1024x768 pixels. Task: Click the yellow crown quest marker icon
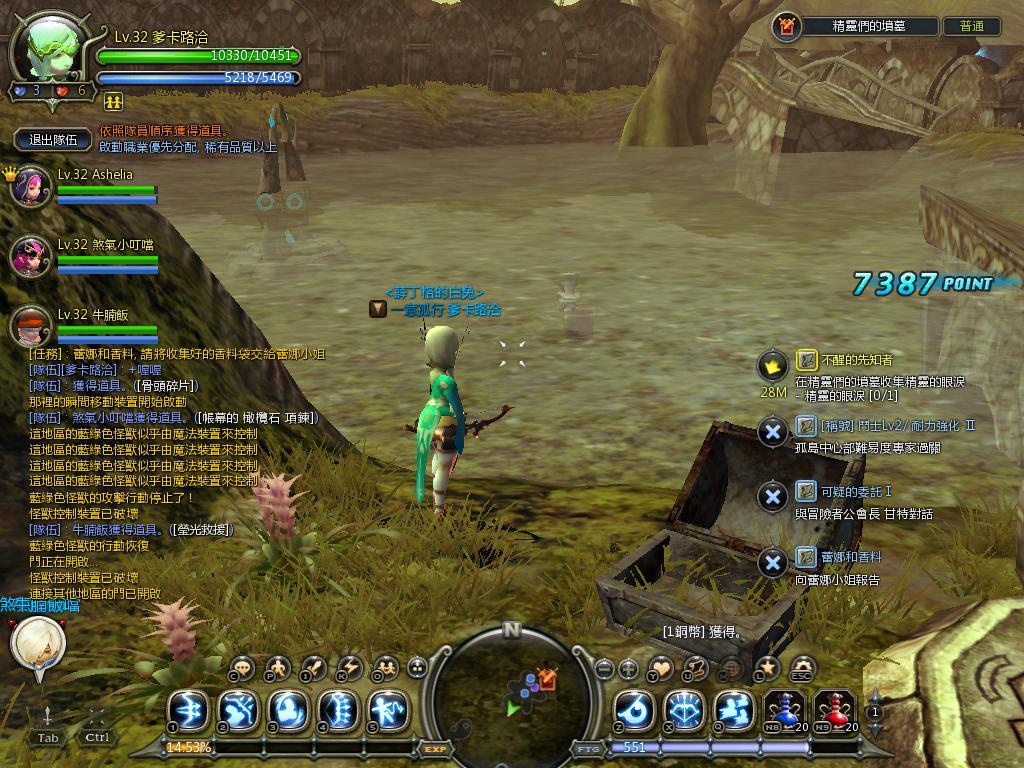[x=772, y=366]
